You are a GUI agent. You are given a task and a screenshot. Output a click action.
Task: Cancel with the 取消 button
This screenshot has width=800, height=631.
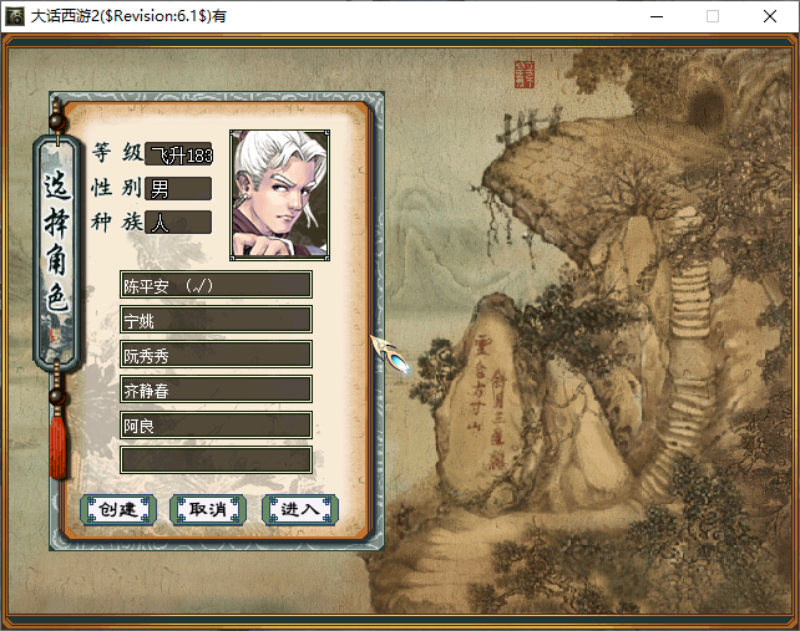208,509
